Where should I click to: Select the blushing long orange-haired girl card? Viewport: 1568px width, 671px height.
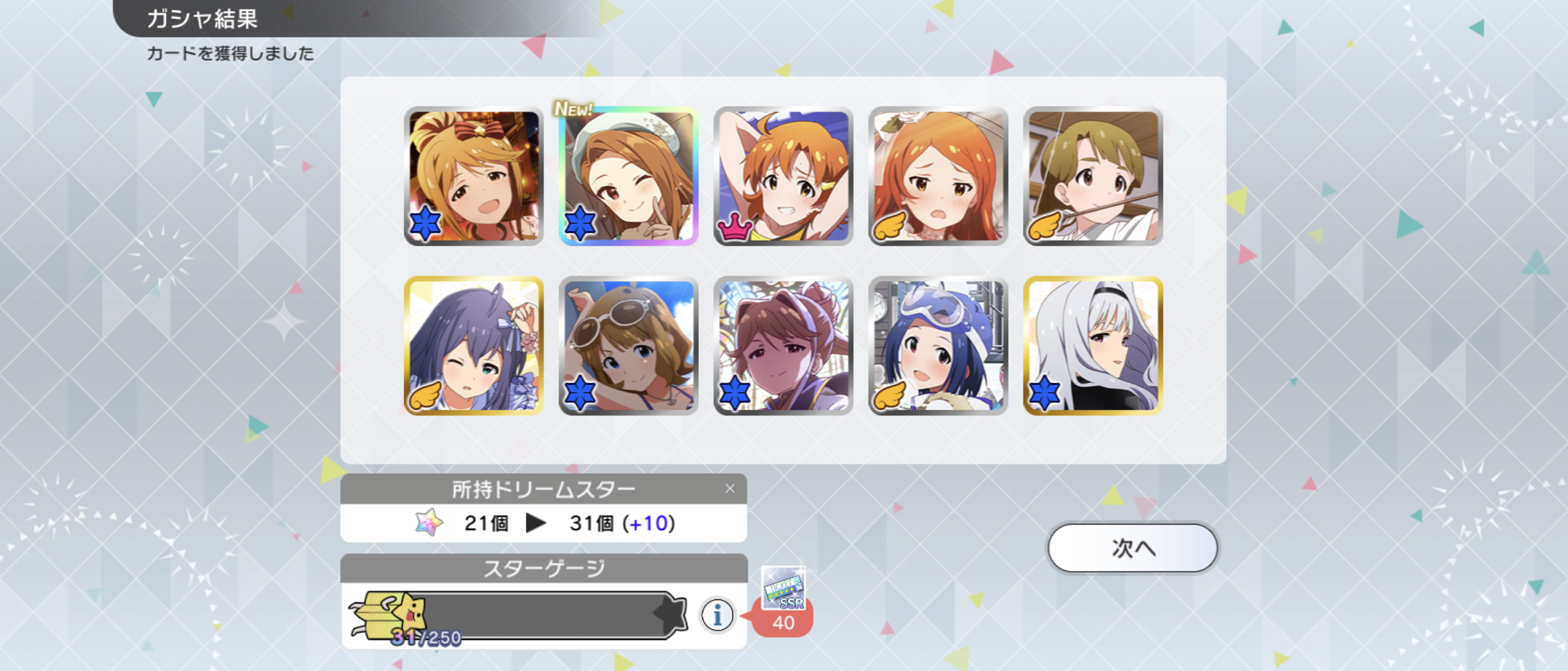pos(938,176)
